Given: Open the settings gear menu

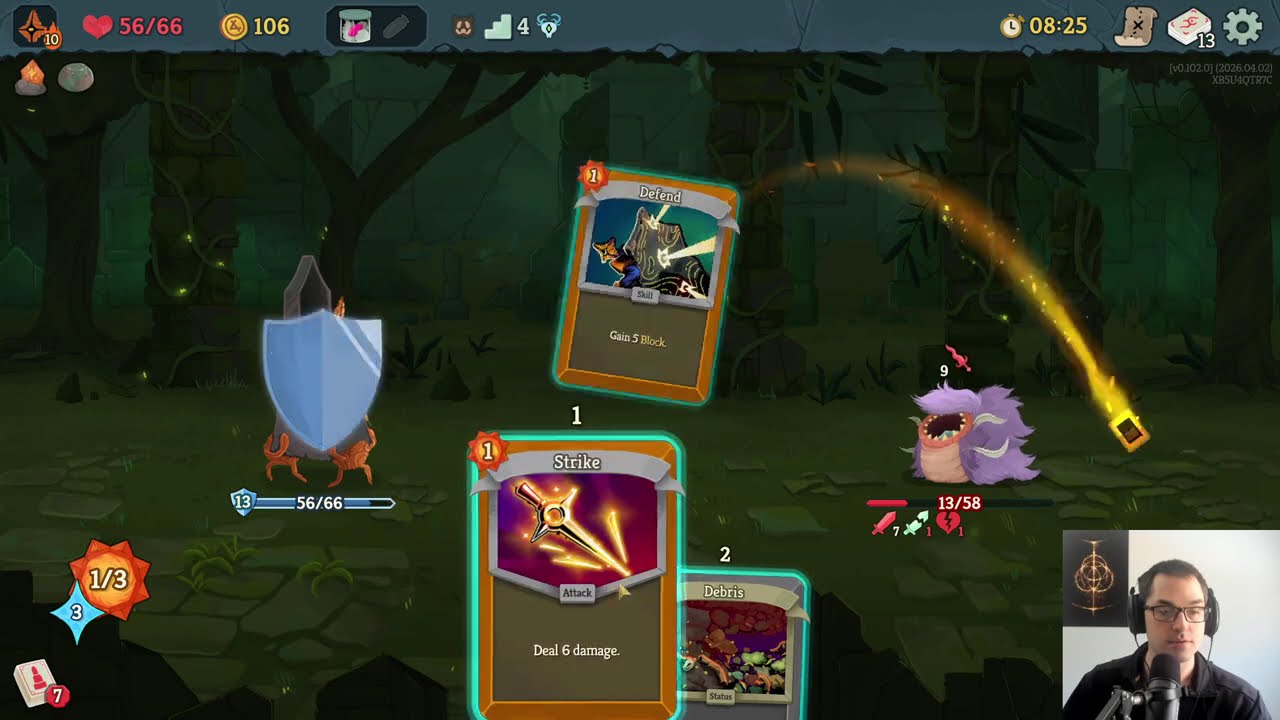Looking at the screenshot, I should (x=1243, y=27).
